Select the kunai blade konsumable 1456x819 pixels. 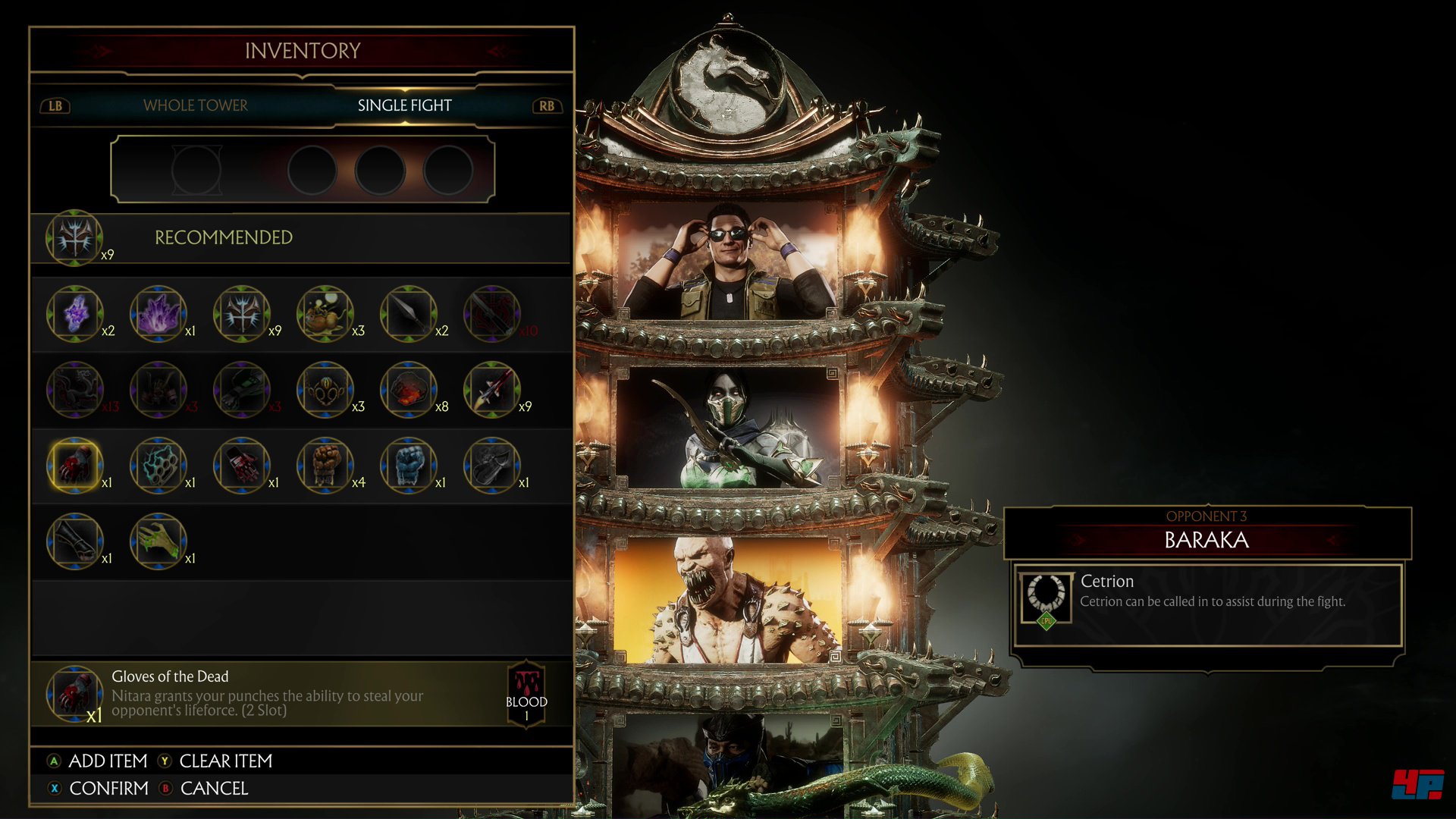coord(408,313)
